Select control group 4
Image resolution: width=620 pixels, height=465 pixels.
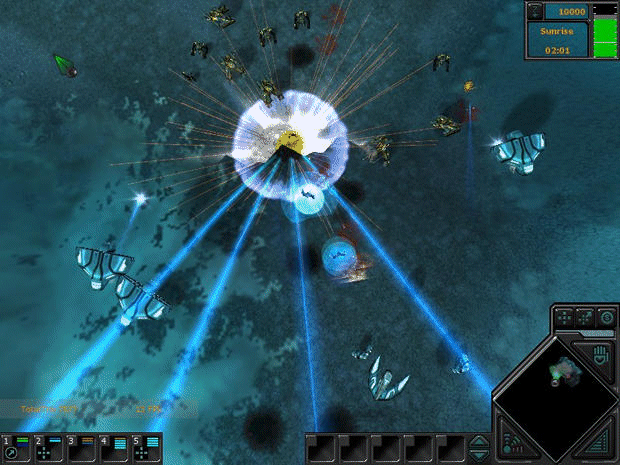(113, 447)
